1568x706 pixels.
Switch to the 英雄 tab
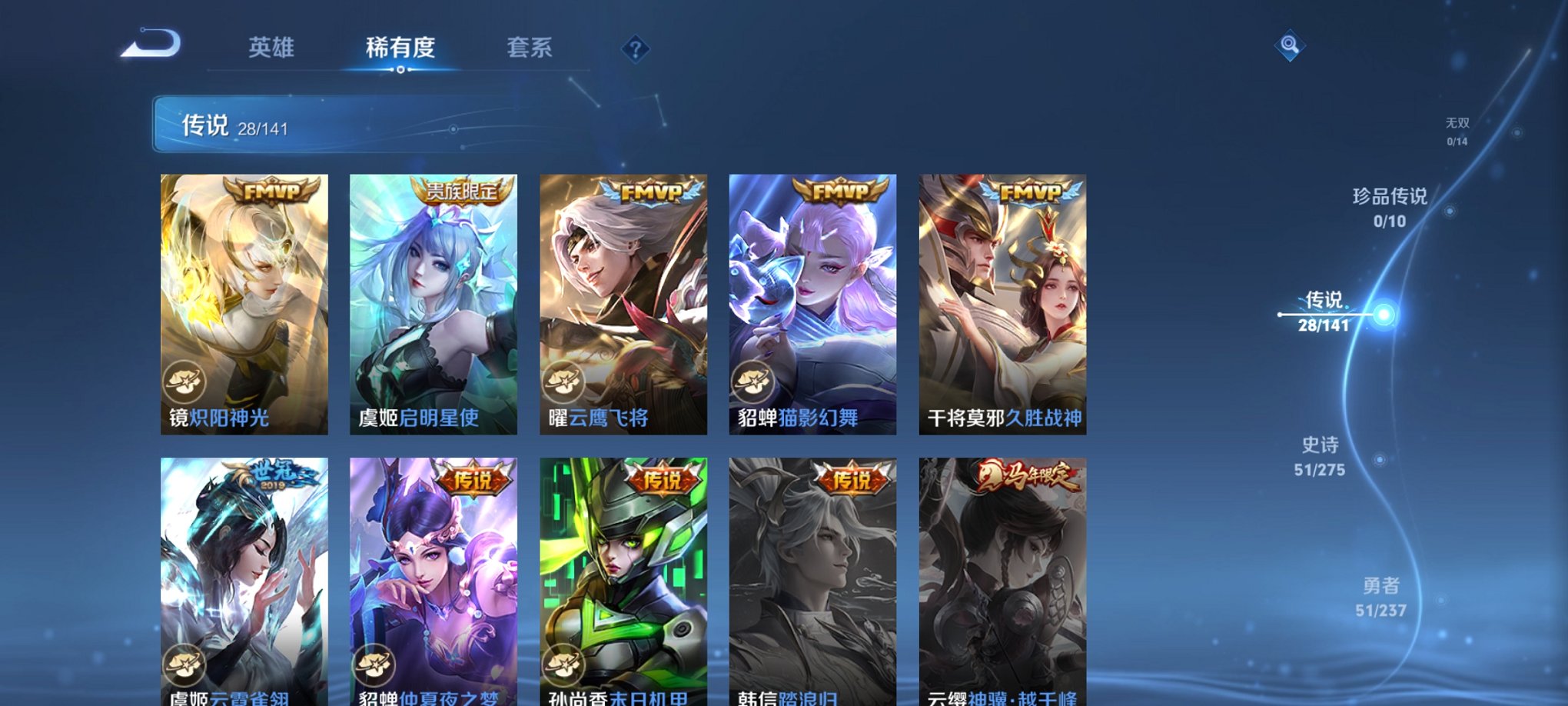pos(273,48)
